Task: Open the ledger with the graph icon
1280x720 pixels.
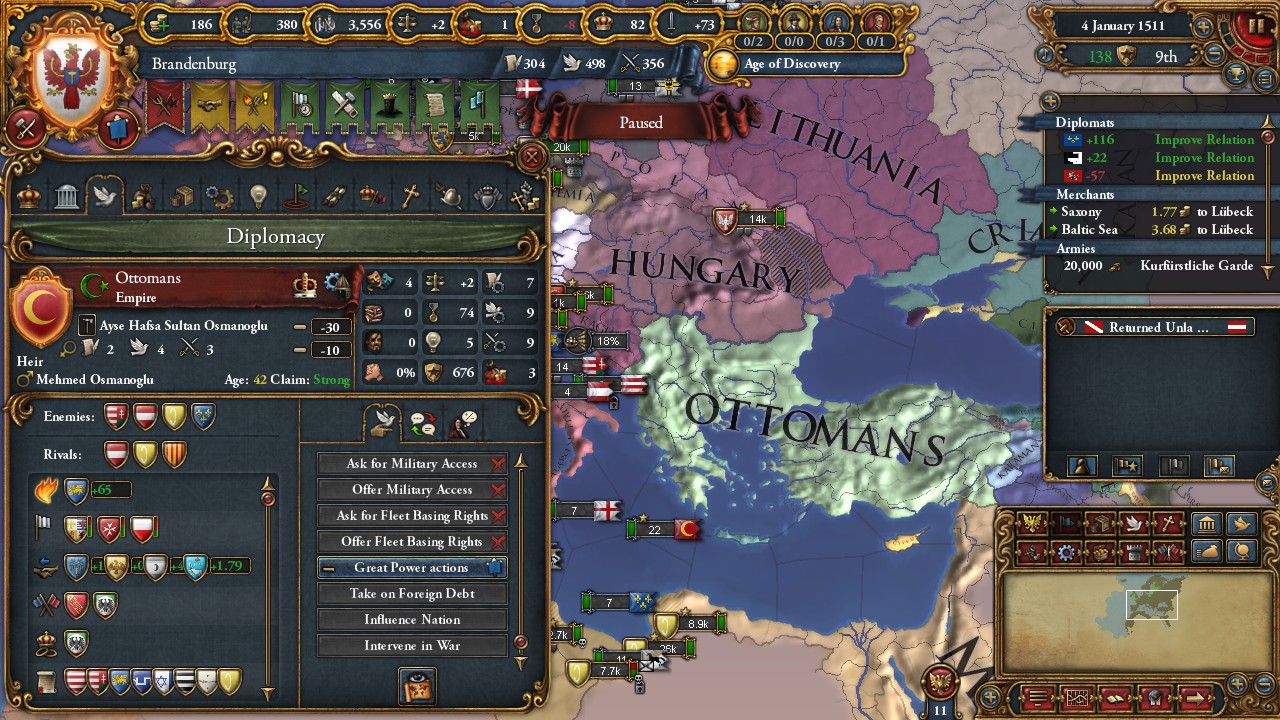Action: point(1078,696)
